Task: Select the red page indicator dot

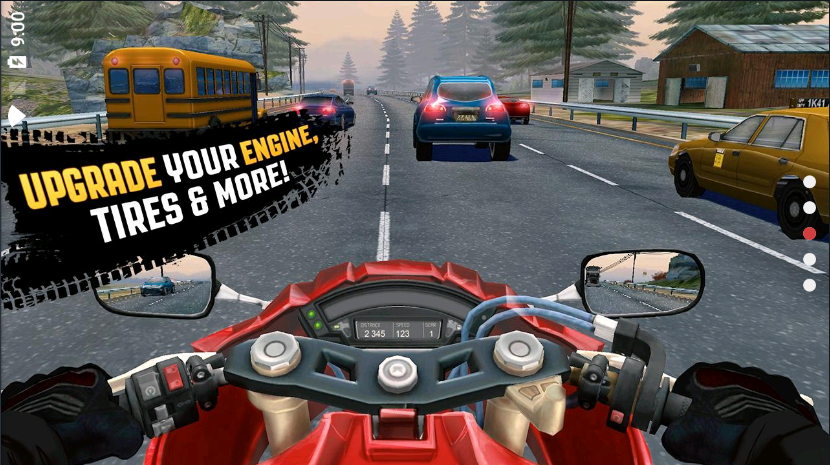Action: pos(809,233)
